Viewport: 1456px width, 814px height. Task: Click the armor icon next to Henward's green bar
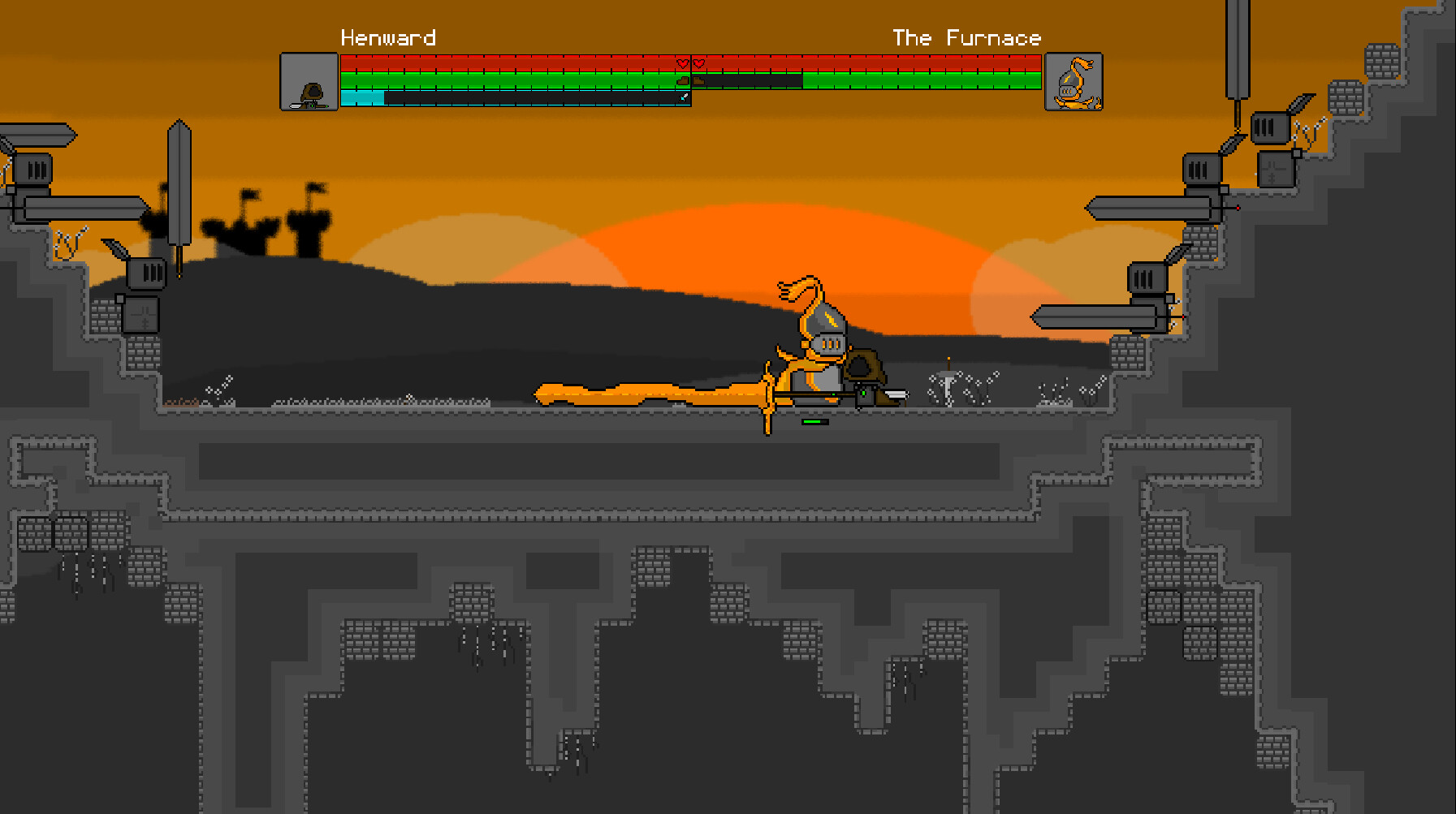[x=681, y=81]
